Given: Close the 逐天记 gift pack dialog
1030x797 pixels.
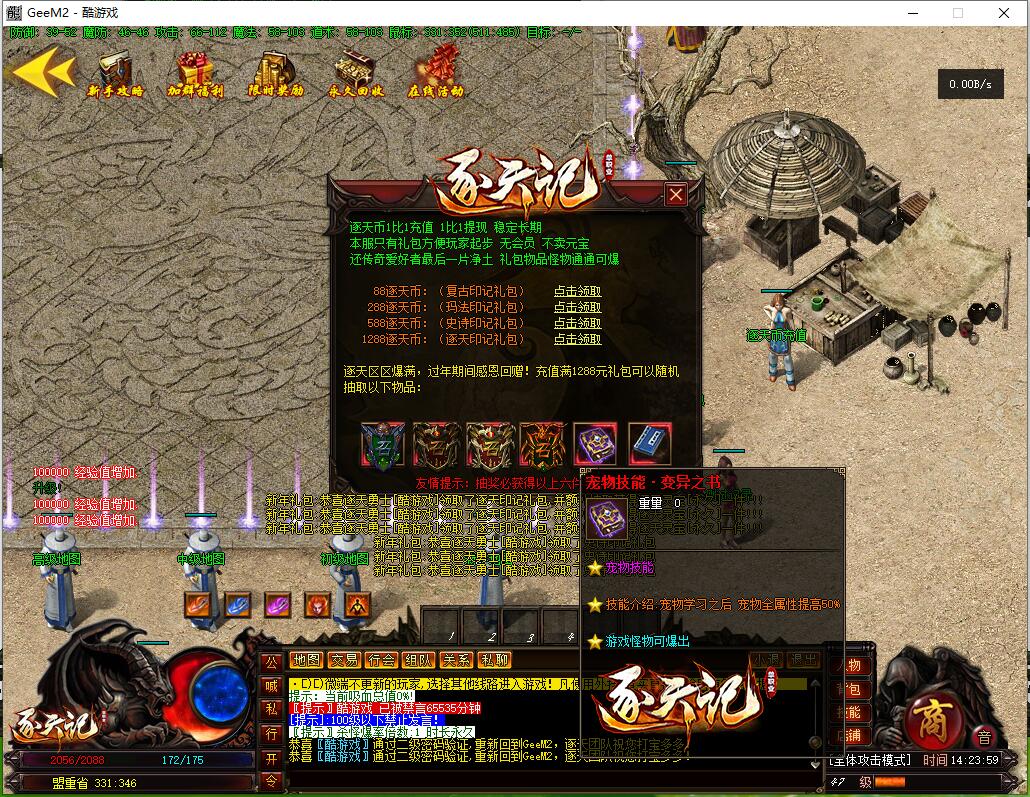Looking at the screenshot, I should tap(676, 194).
